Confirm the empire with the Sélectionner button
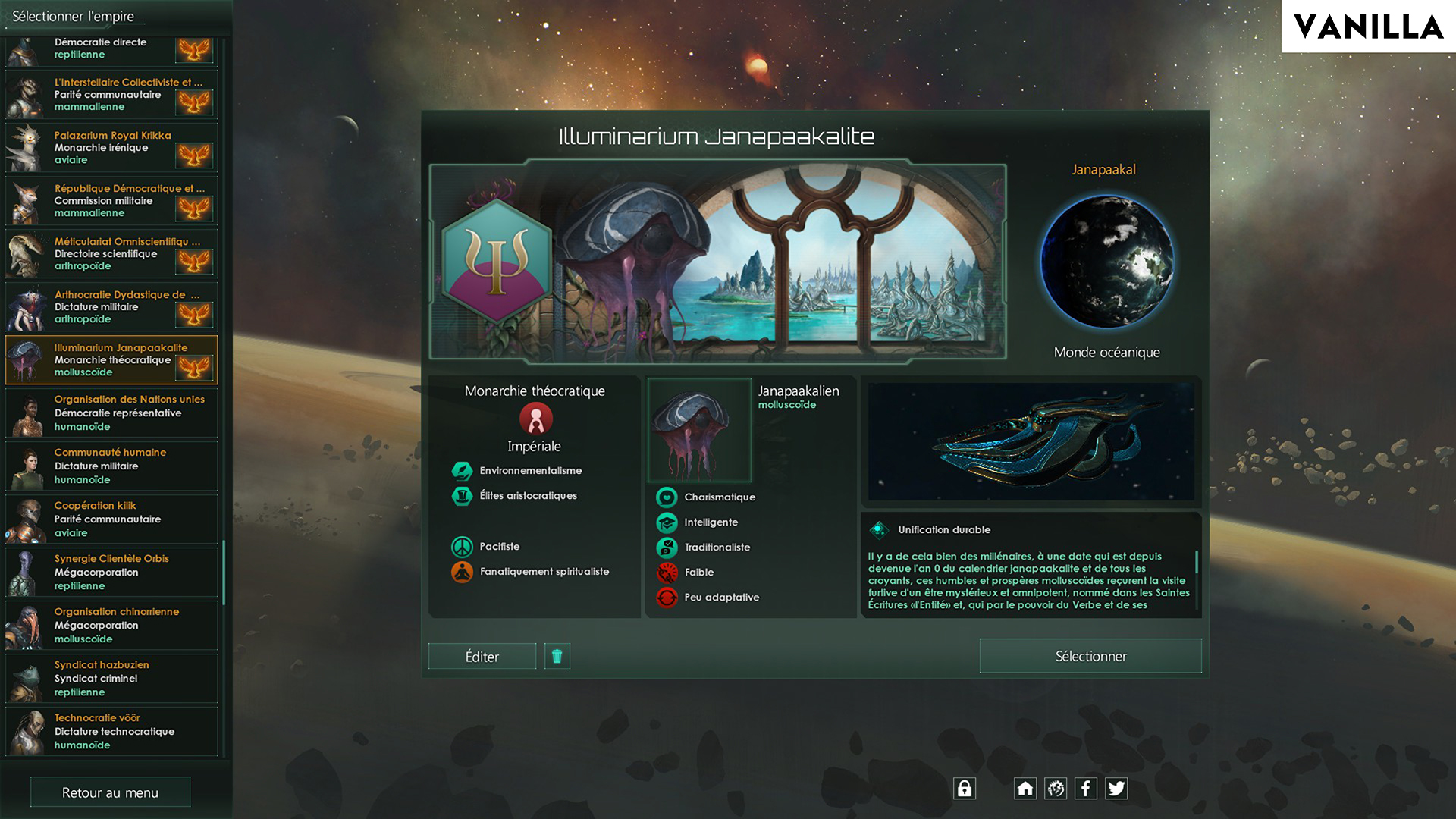Image resolution: width=1456 pixels, height=819 pixels. [1090, 656]
